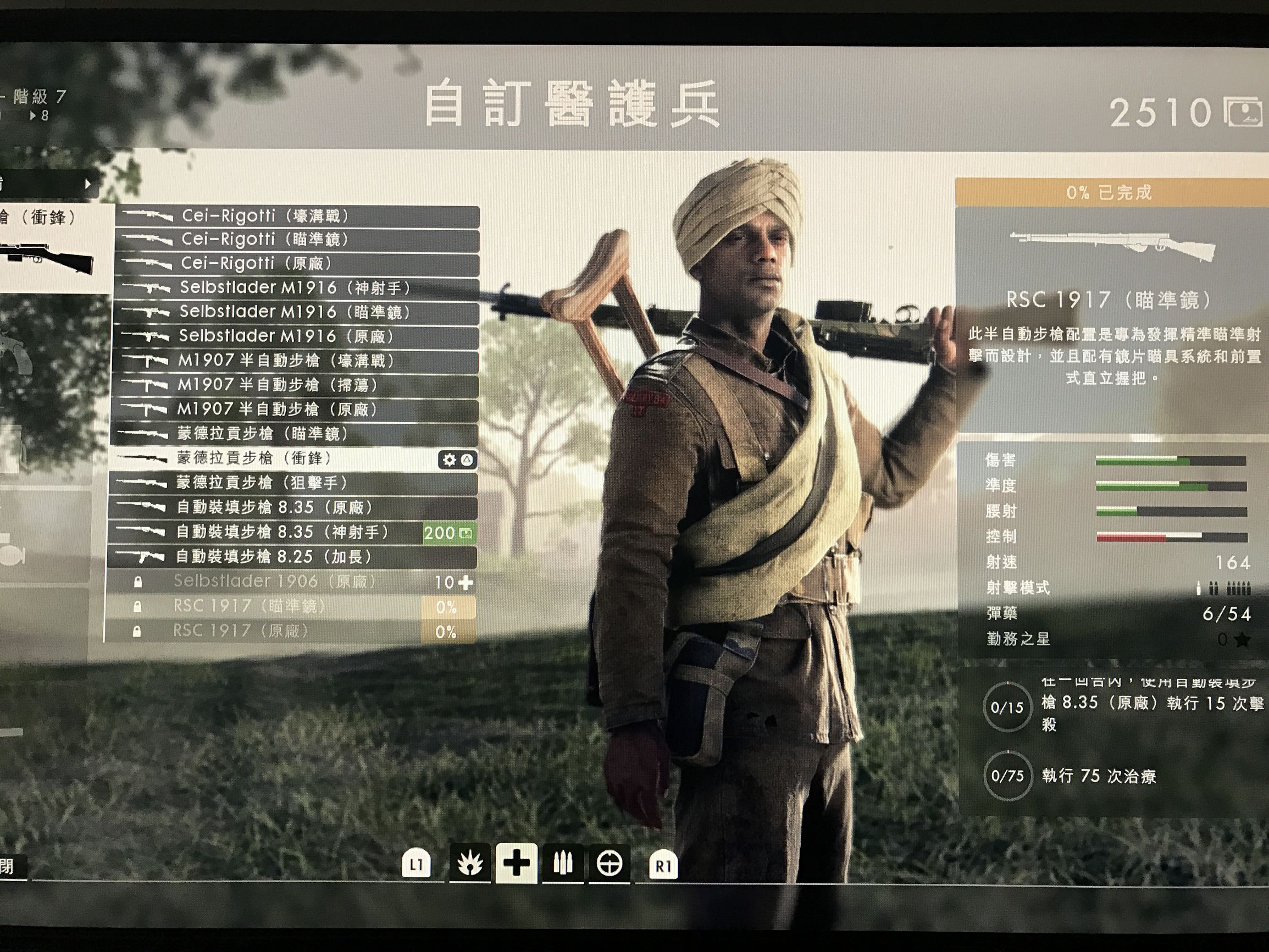Screen dimensions: 1269x952
Task: Expand the rank 階級 7 progression arrow
Action: (31, 115)
